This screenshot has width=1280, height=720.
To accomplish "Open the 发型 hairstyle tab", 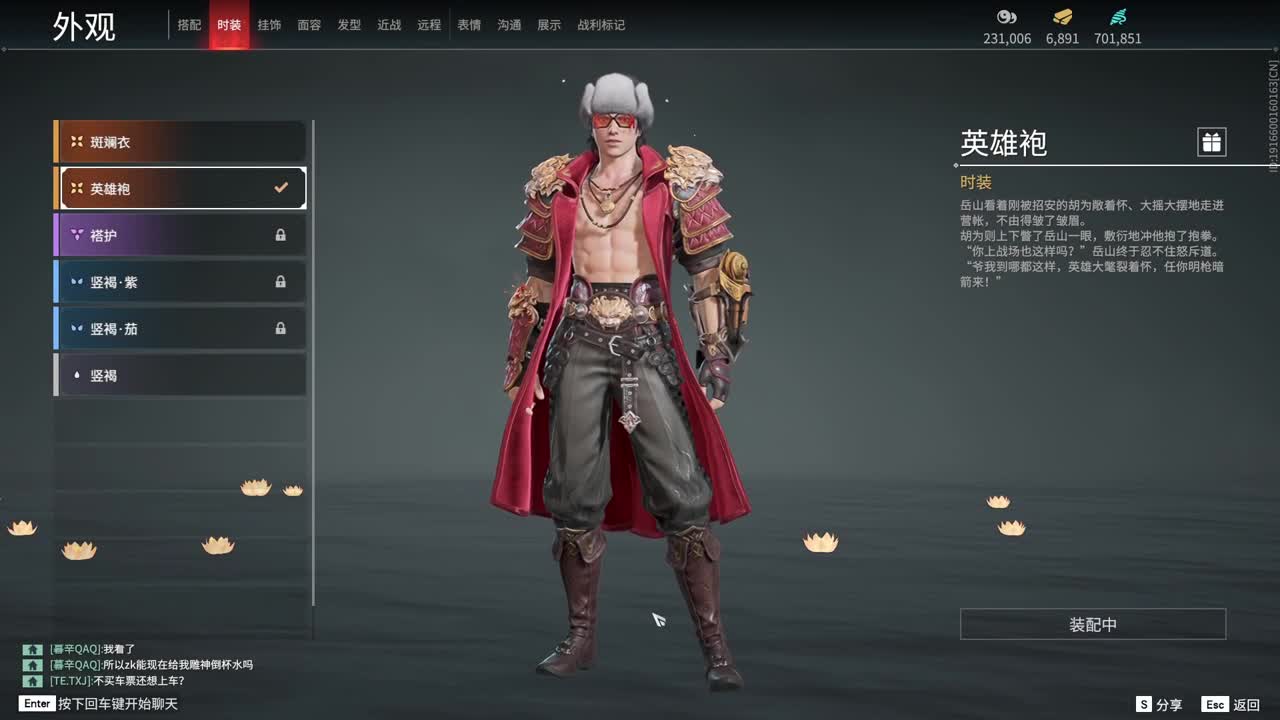I will coord(349,25).
